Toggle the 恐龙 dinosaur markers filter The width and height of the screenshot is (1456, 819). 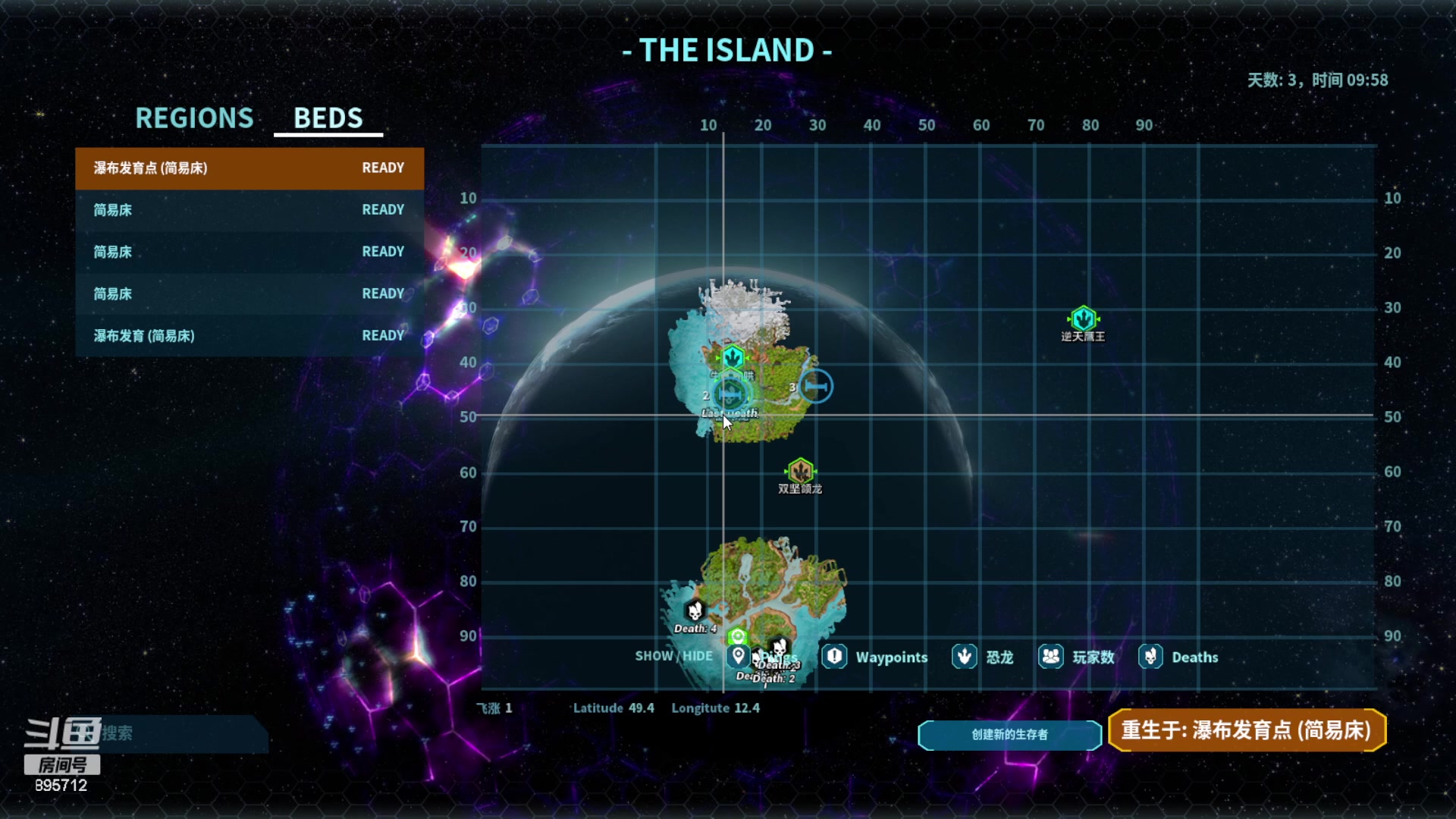(964, 657)
